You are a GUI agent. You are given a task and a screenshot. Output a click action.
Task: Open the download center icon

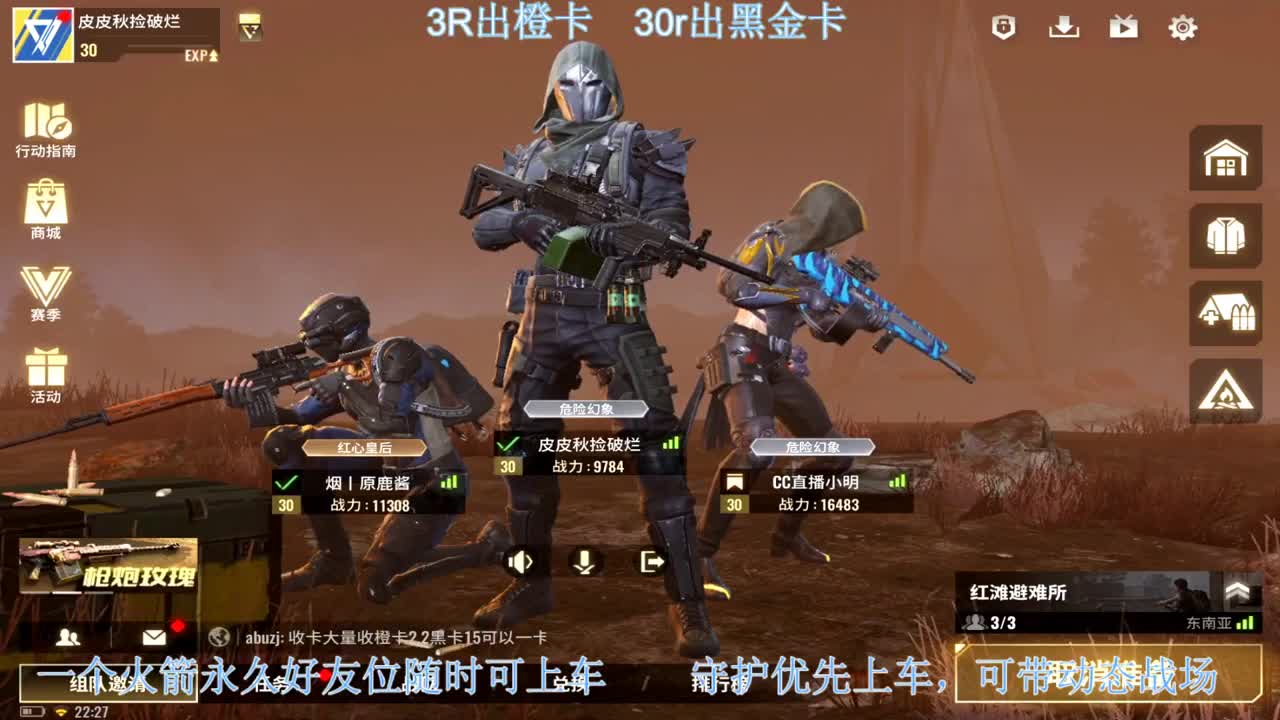pyautogui.click(x=1063, y=29)
